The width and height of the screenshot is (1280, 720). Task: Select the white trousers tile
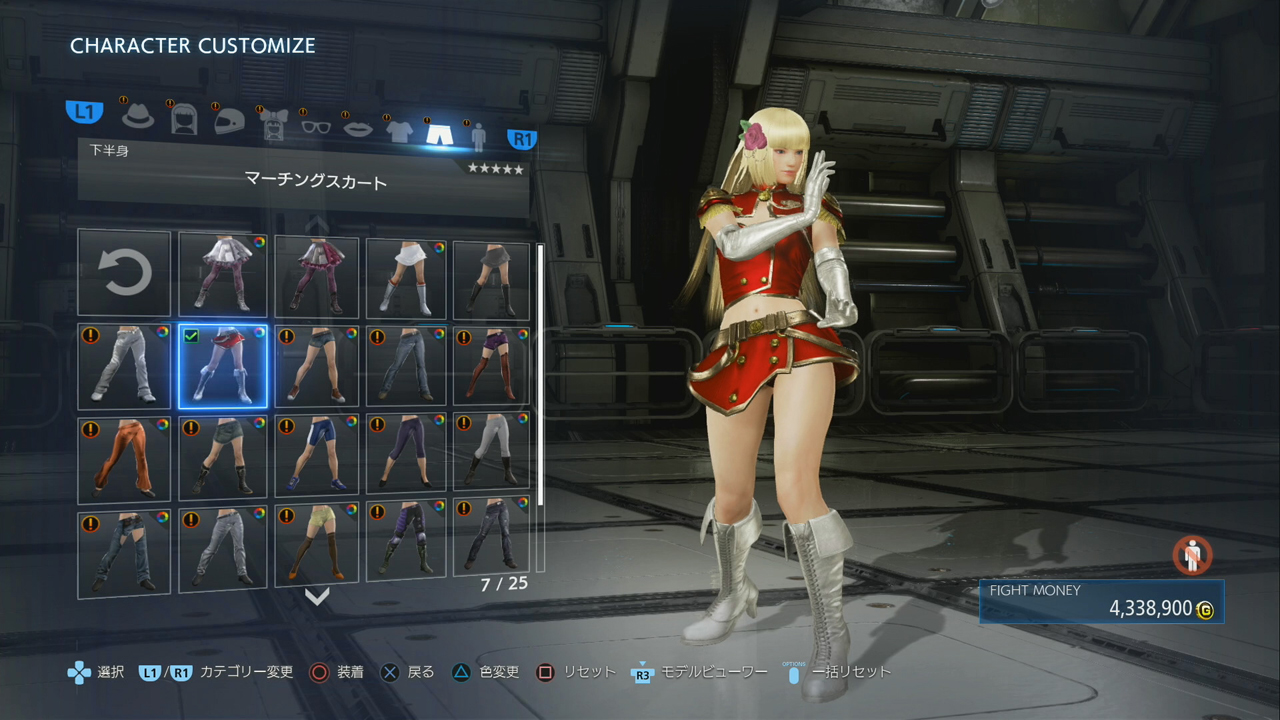(x=124, y=365)
